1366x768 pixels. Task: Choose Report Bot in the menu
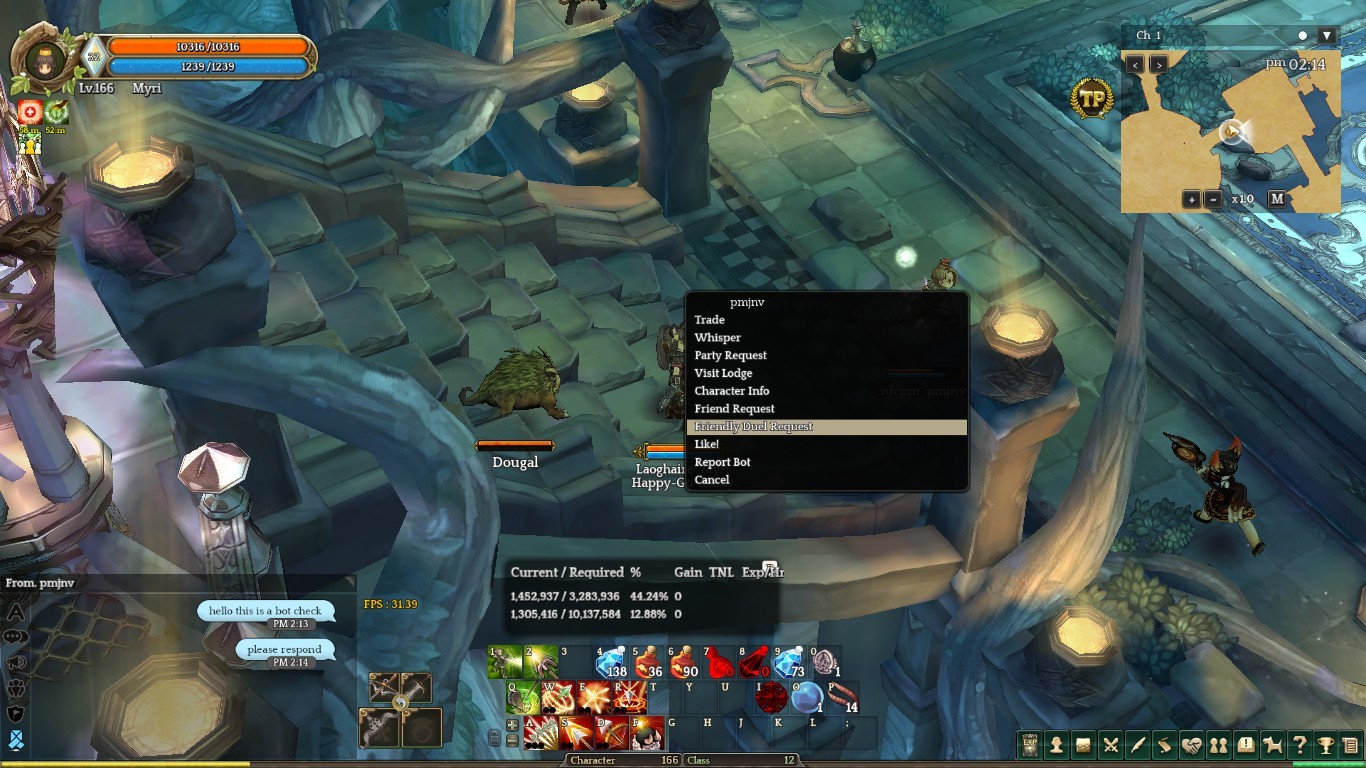(723, 463)
